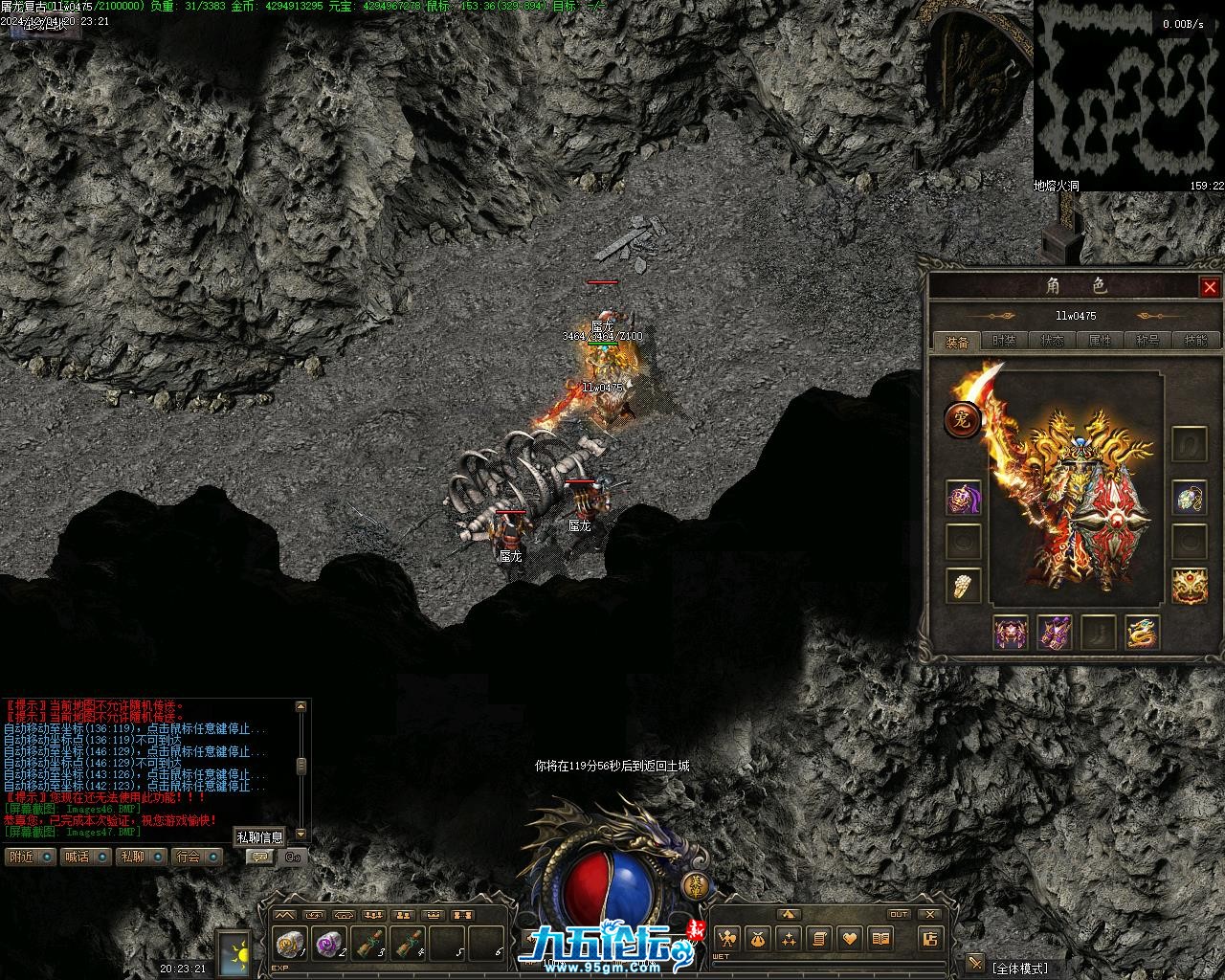Switch chat to 喊话 shout channel
Viewport: 1225px width, 980px height.
pos(77,857)
